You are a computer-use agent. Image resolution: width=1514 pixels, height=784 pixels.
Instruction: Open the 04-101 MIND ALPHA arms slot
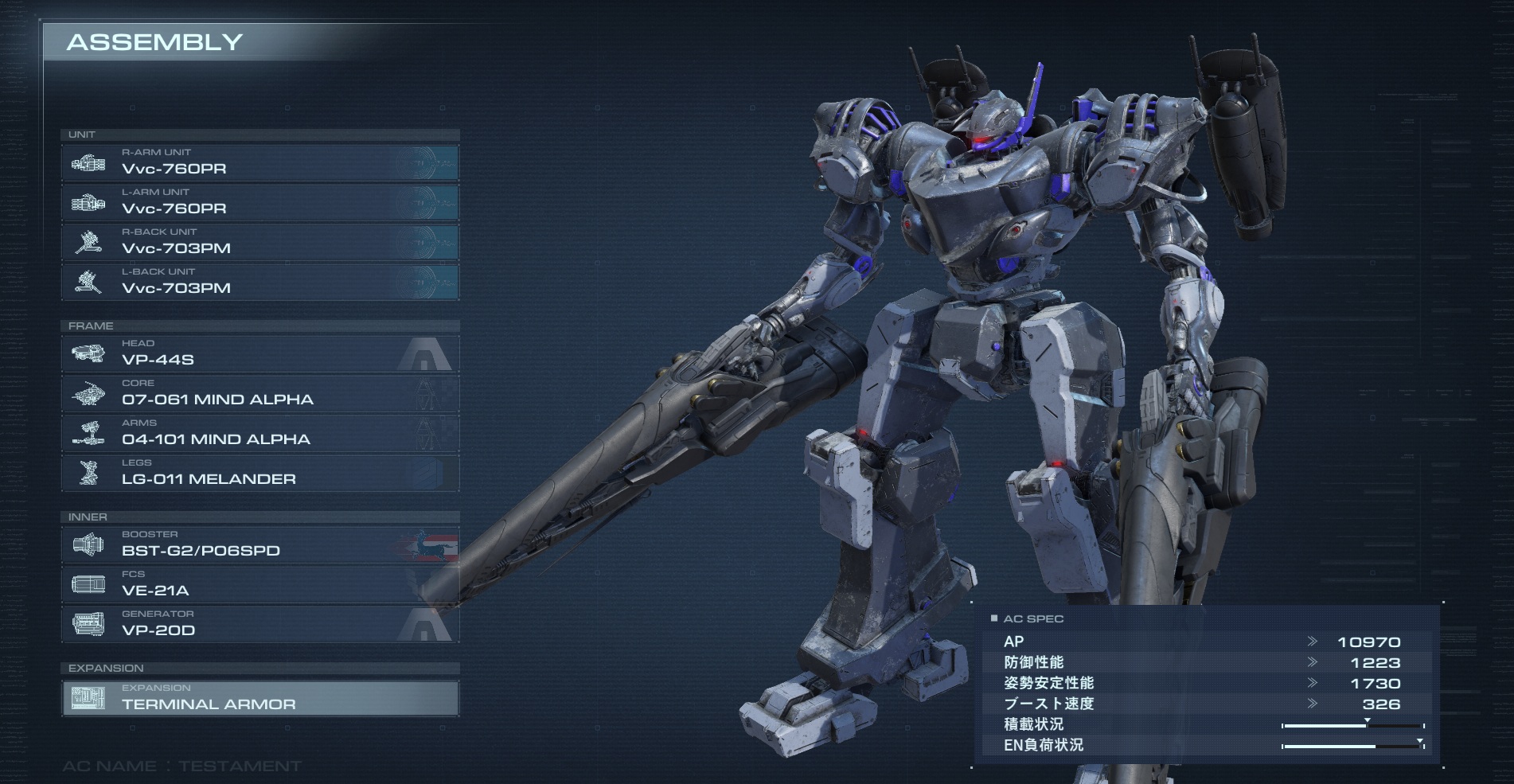260,434
